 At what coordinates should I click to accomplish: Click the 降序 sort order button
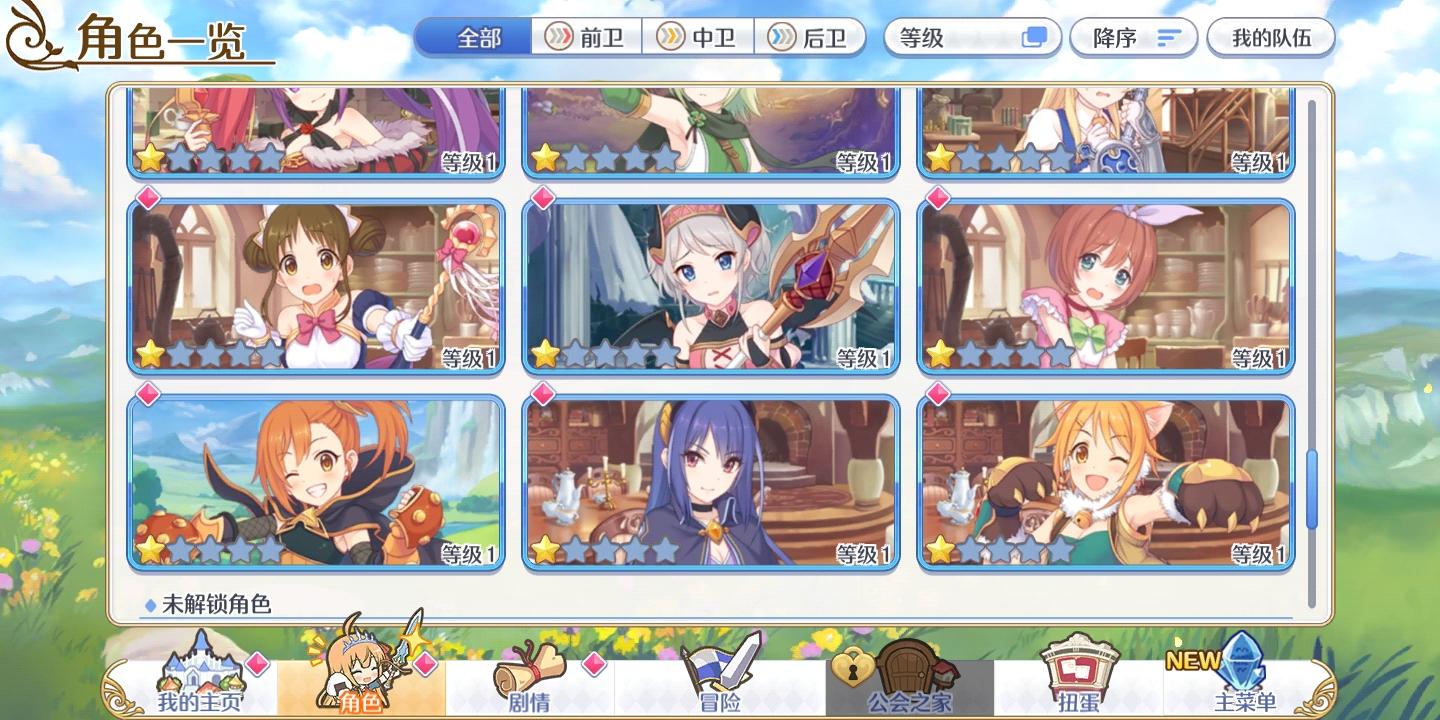click(x=1133, y=37)
